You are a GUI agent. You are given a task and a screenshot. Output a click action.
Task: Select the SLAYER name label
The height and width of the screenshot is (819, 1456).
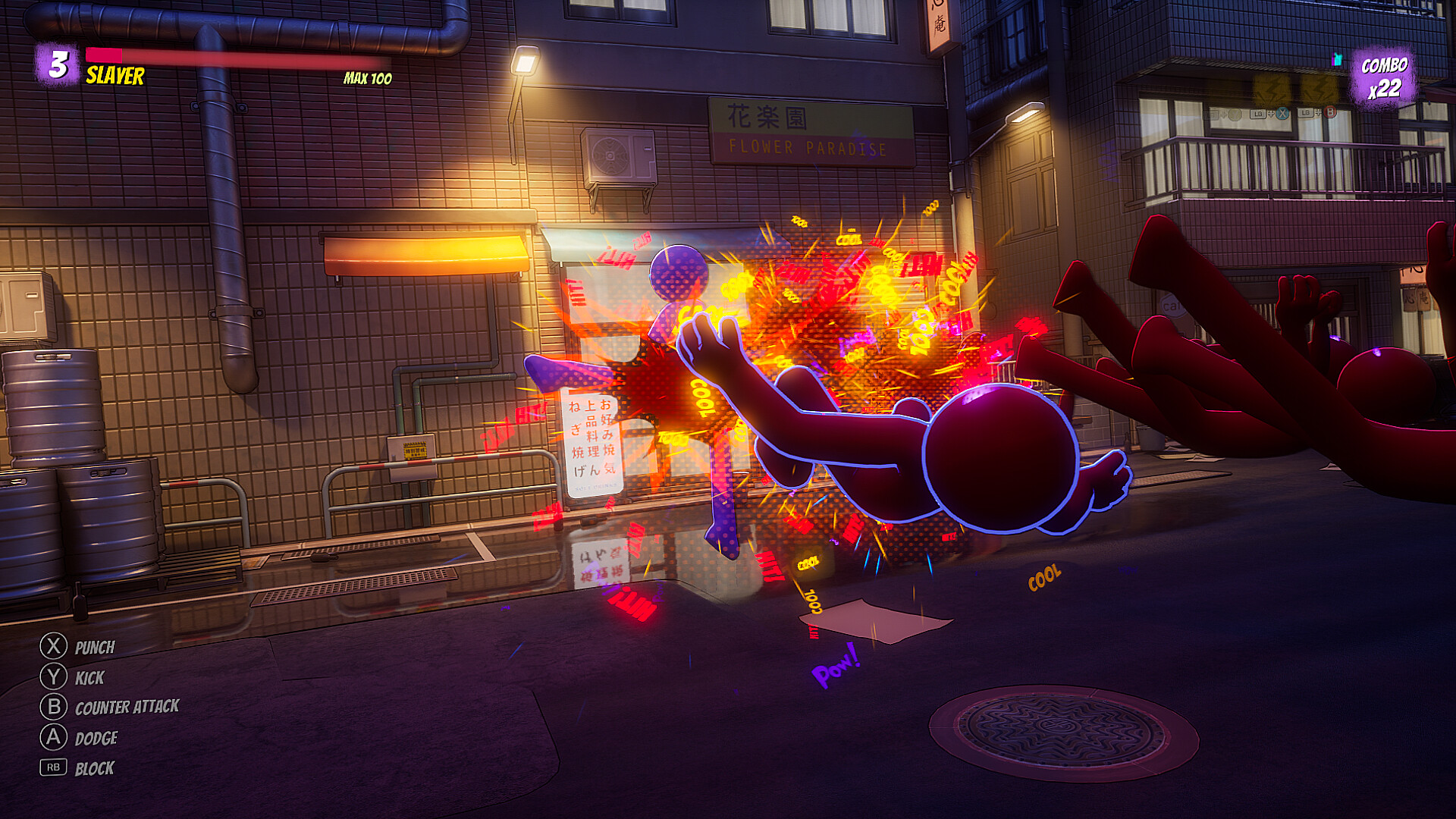tap(114, 75)
